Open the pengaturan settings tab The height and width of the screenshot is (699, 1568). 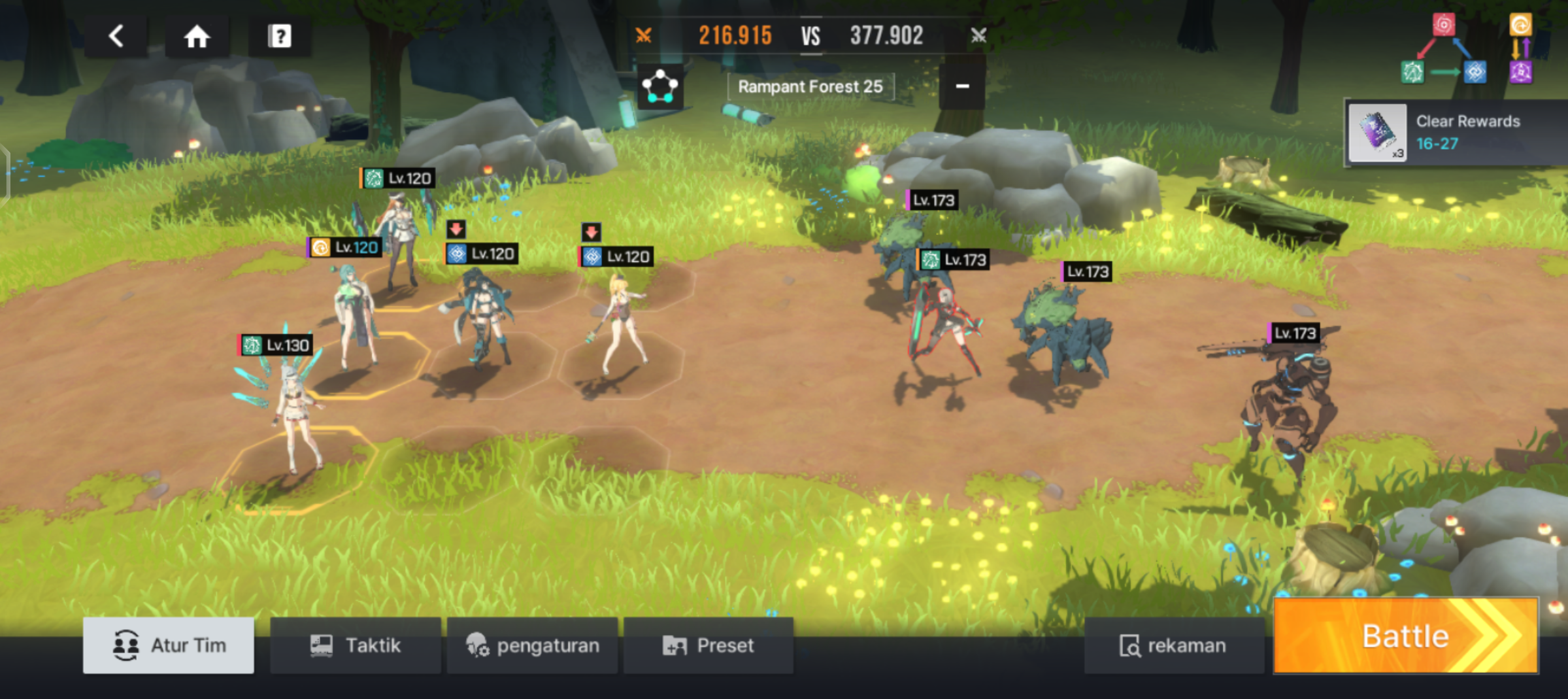tap(532, 645)
